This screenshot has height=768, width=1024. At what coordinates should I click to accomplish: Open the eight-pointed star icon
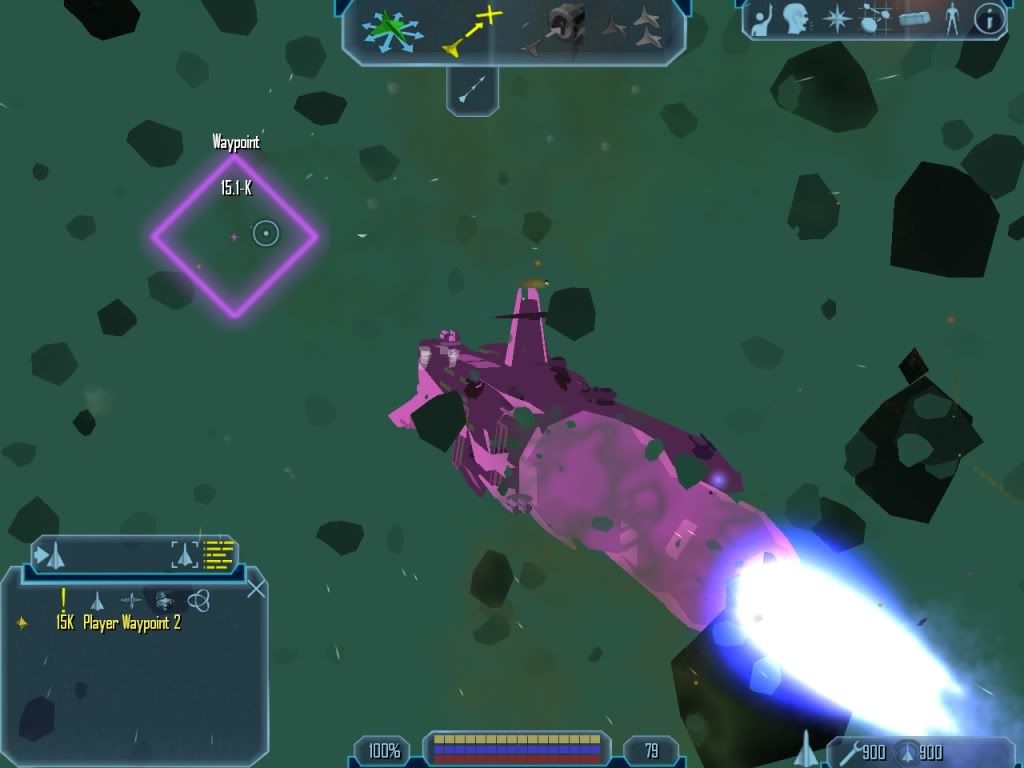tap(836, 19)
